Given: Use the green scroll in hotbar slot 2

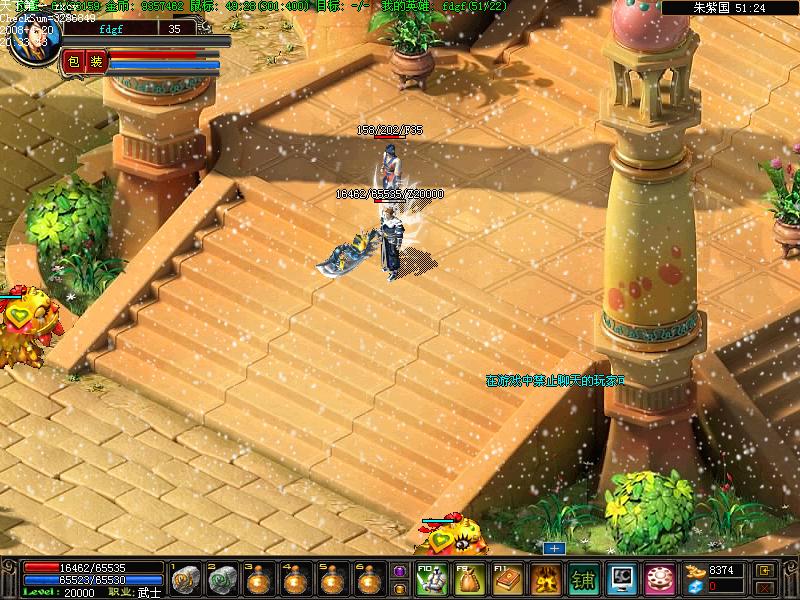Looking at the screenshot, I should [x=223, y=579].
